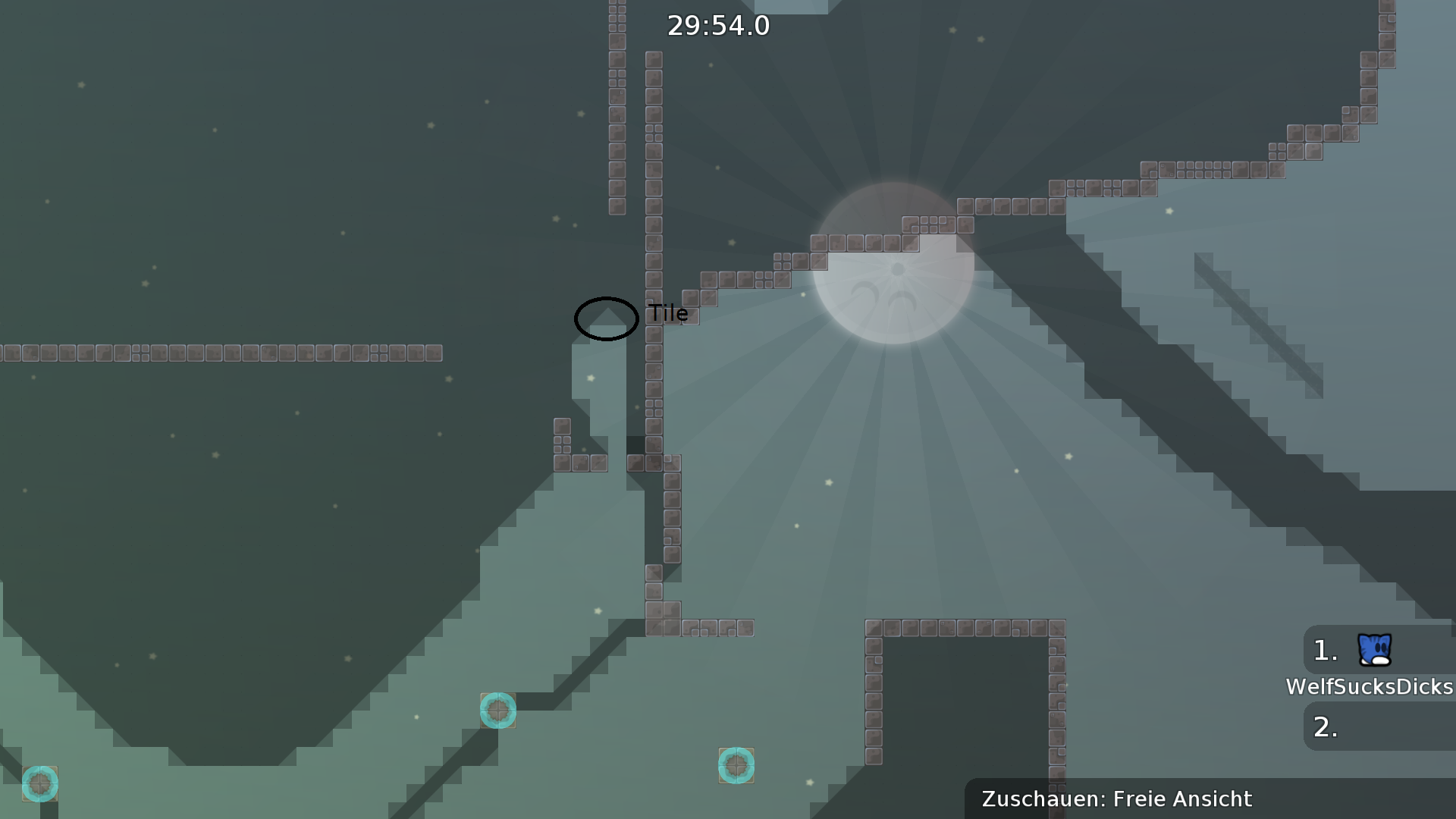Click the cyan teleporter ring near bottom center

point(736,766)
